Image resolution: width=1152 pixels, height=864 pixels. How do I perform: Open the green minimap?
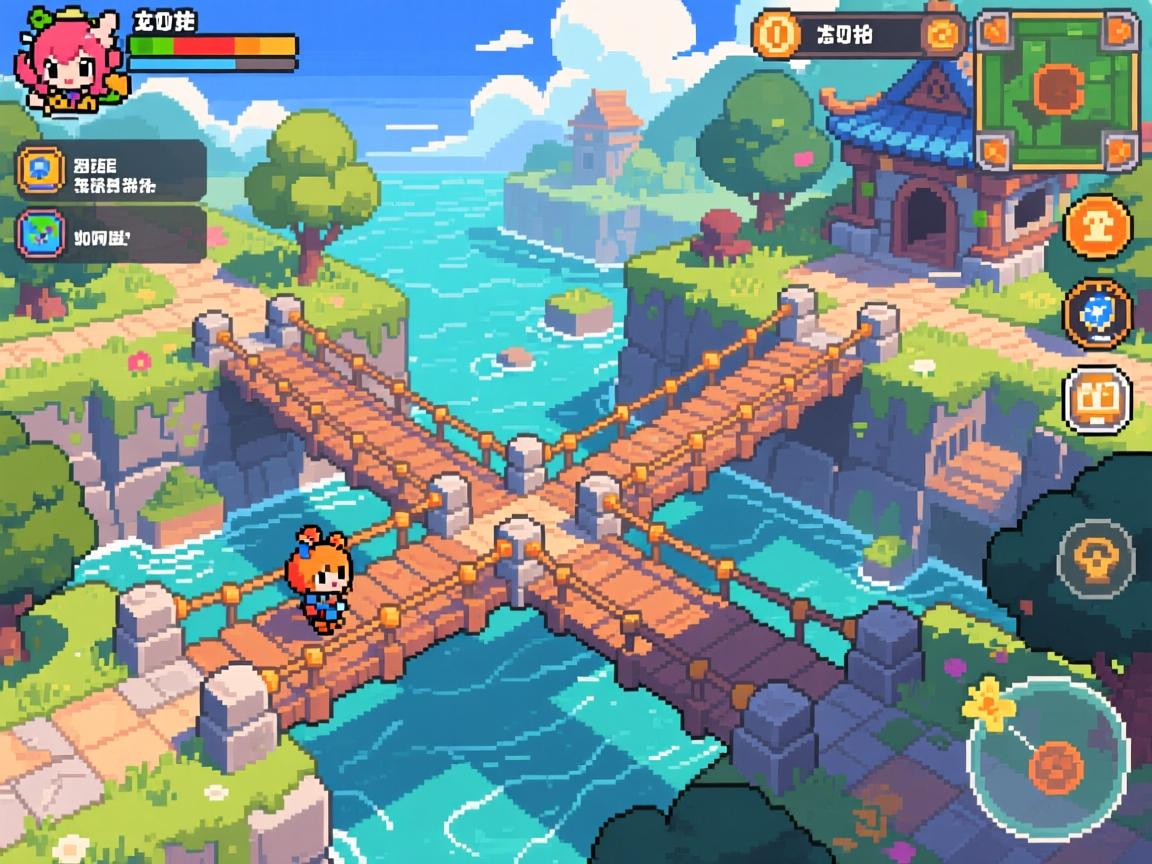[x=1058, y=90]
